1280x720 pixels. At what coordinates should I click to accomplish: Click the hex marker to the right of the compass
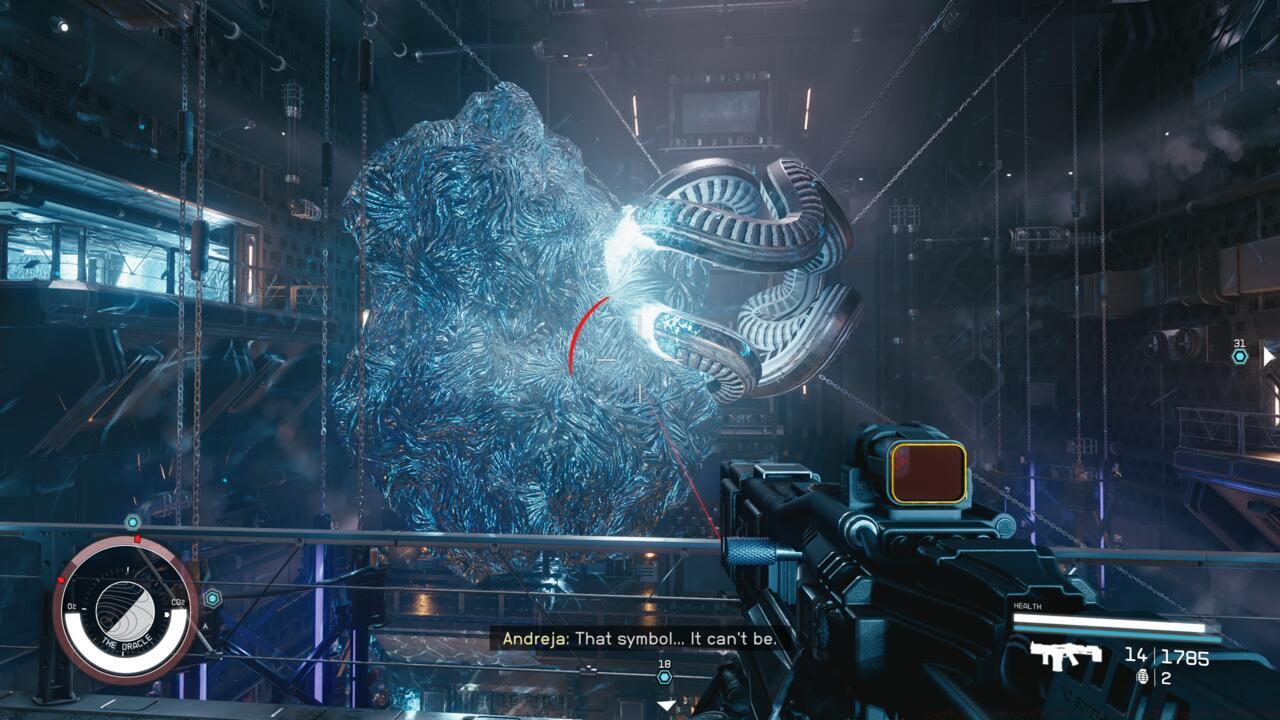coord(213,596)
